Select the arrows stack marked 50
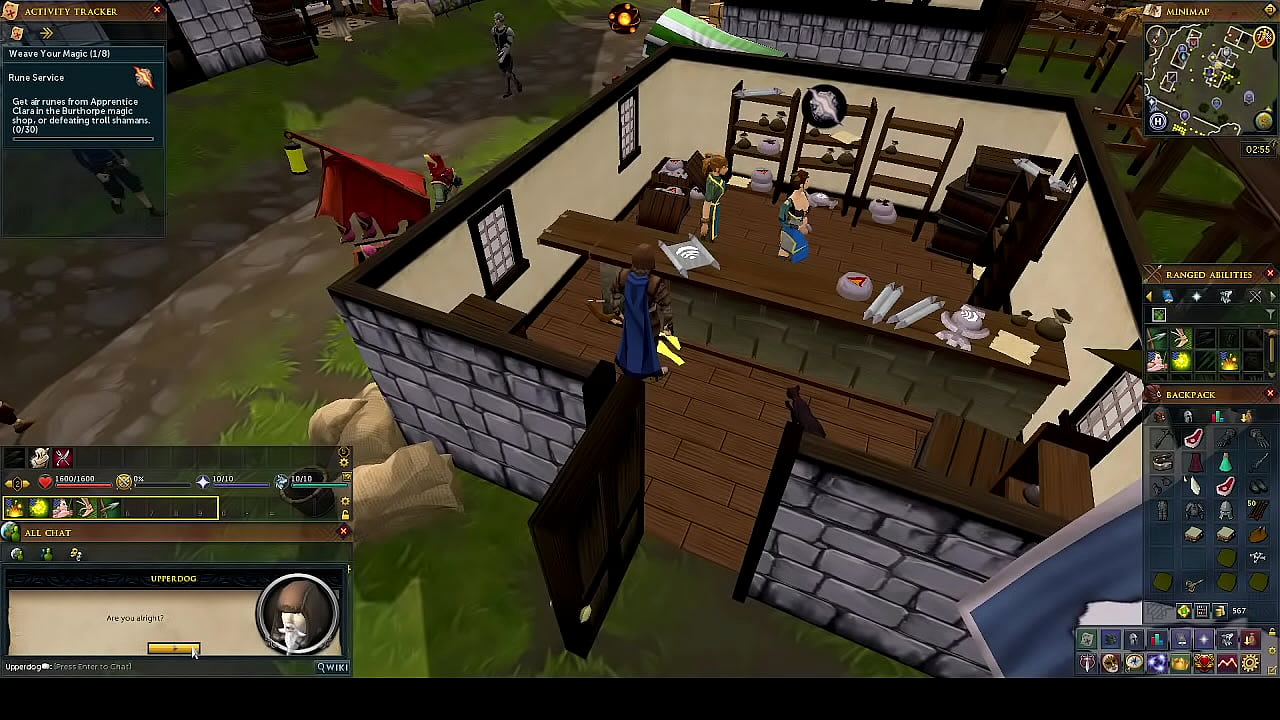The image size is (1280, 720). (x=1258, y=511)
